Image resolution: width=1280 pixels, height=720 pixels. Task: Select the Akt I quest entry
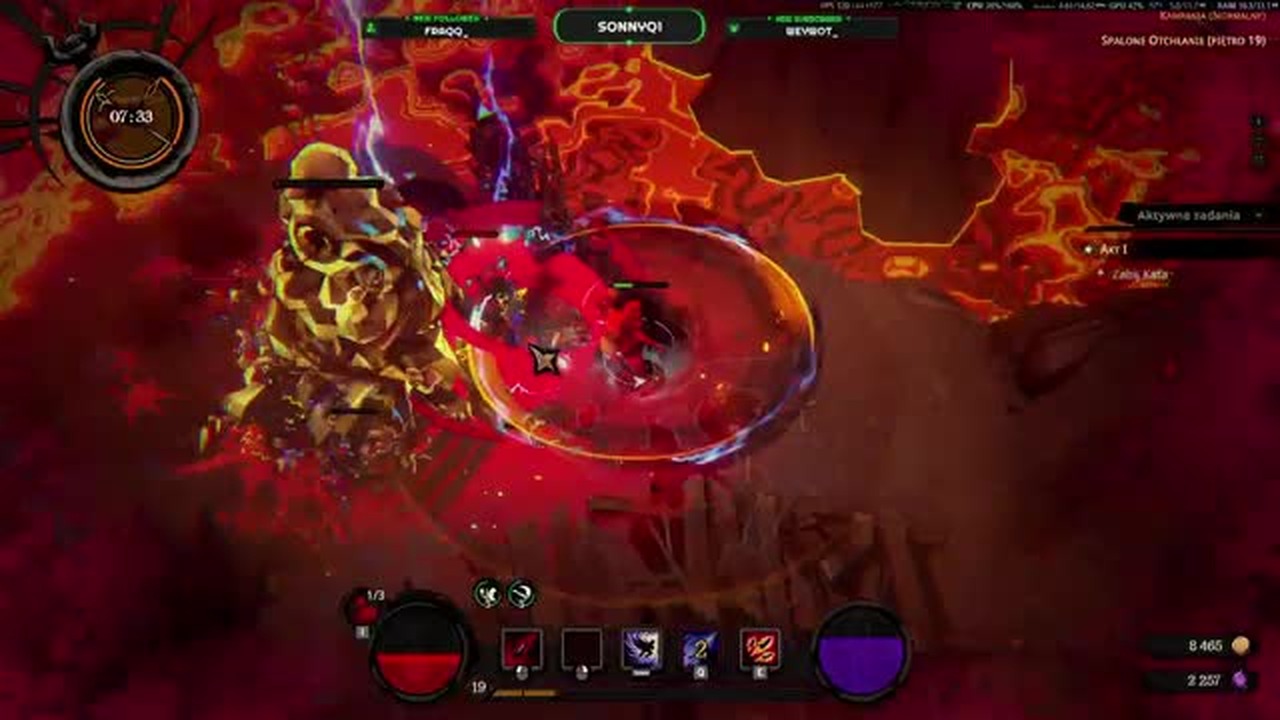pos(1113,249)
